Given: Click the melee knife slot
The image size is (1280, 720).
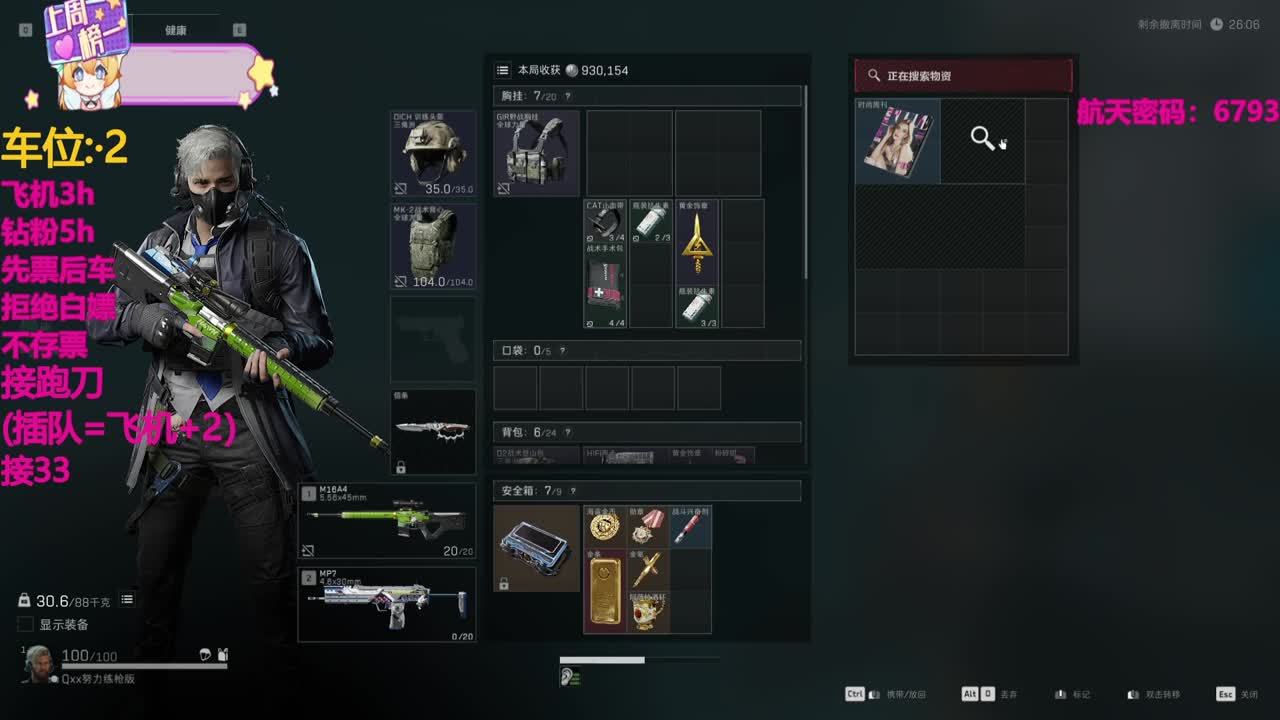Looking at the screenshot, I should (x=433, y=430).
